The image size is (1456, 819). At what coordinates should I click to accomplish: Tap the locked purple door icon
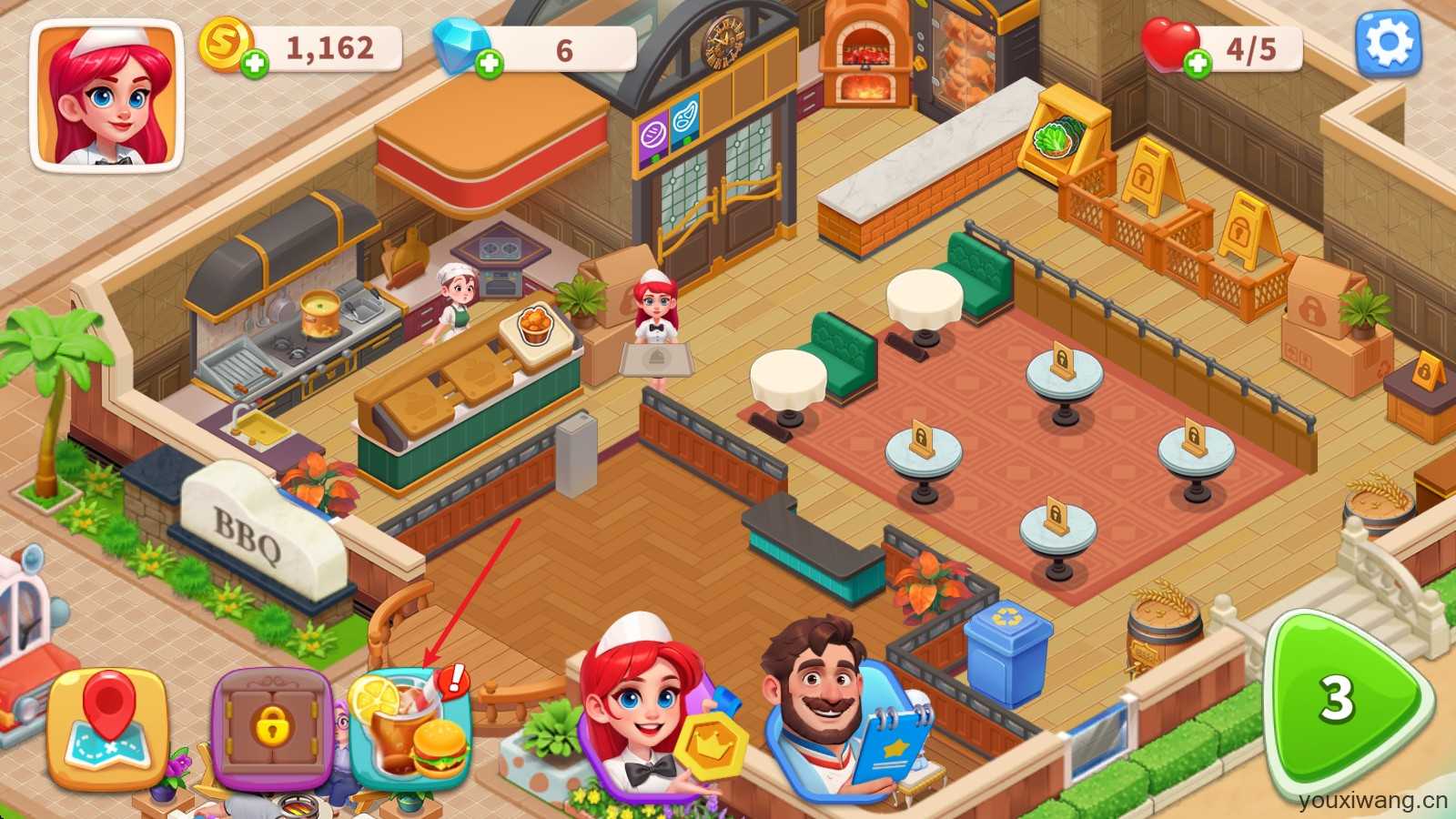tap(270, 728)
